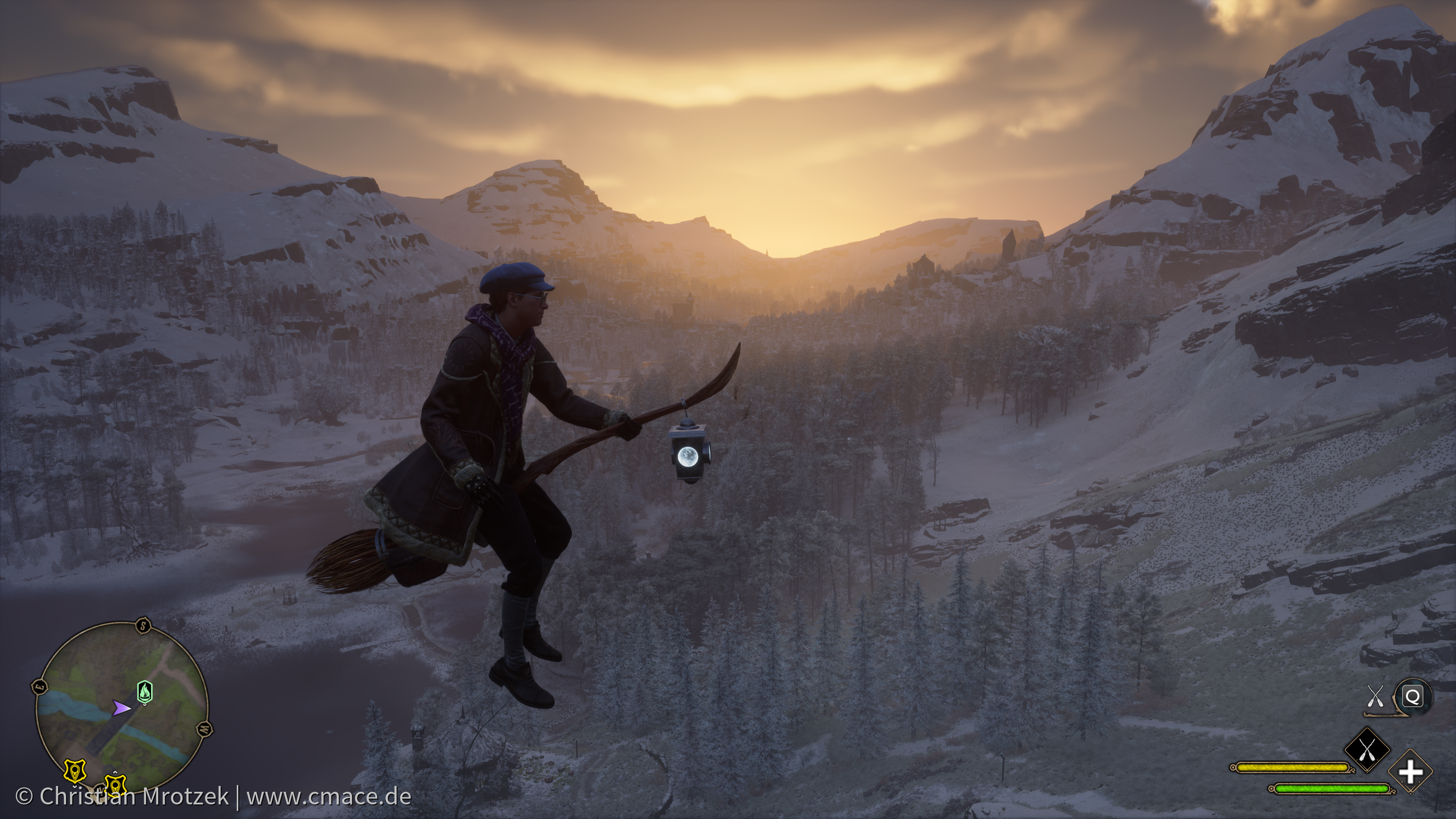The height and width of the screenshot is (819, 1456).
Task: Click the S compass marker on minimap rim
Action: pyautogui.click(x=144, y=626)
